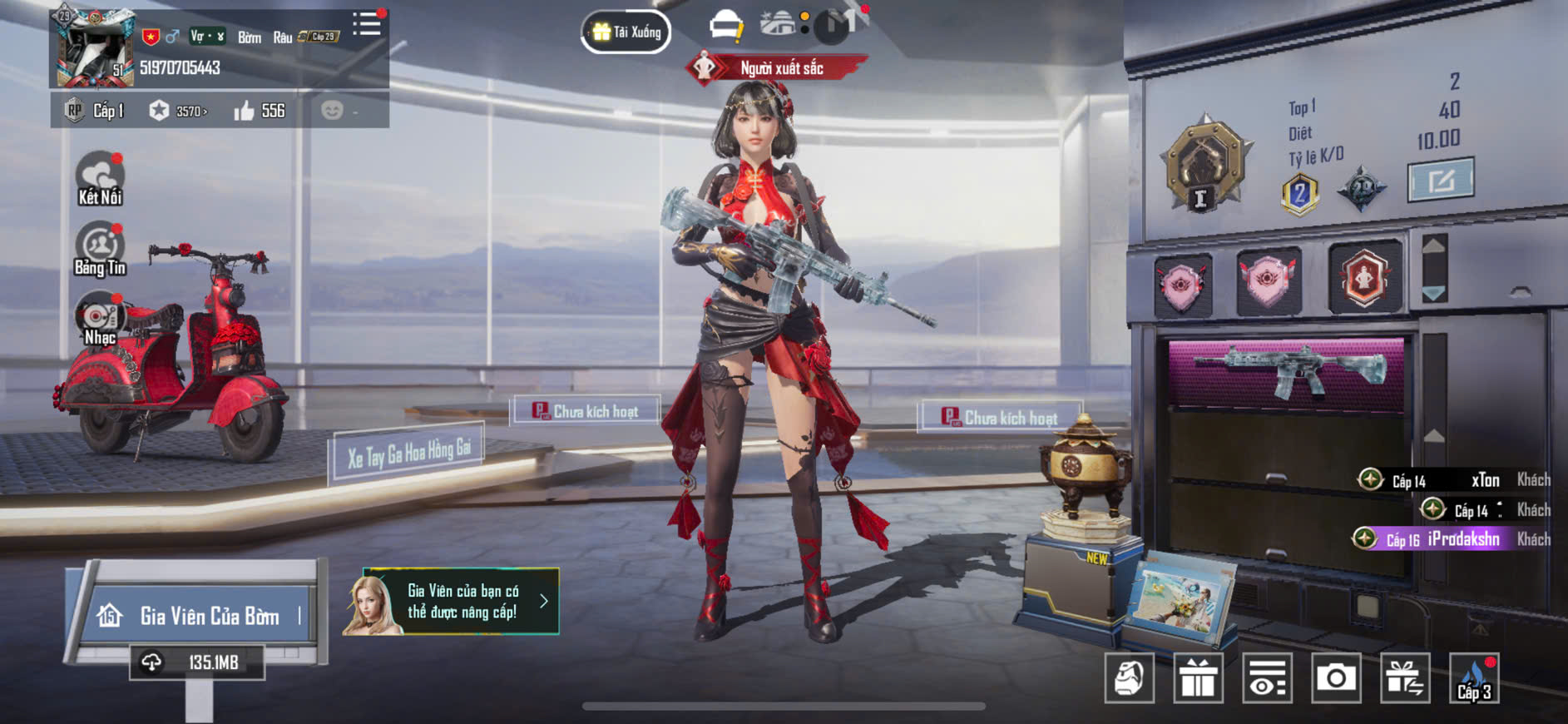Open the gift exchange icon
Screen dimensions: 1568x724
pyautogui.click(x=1405, y=679)
